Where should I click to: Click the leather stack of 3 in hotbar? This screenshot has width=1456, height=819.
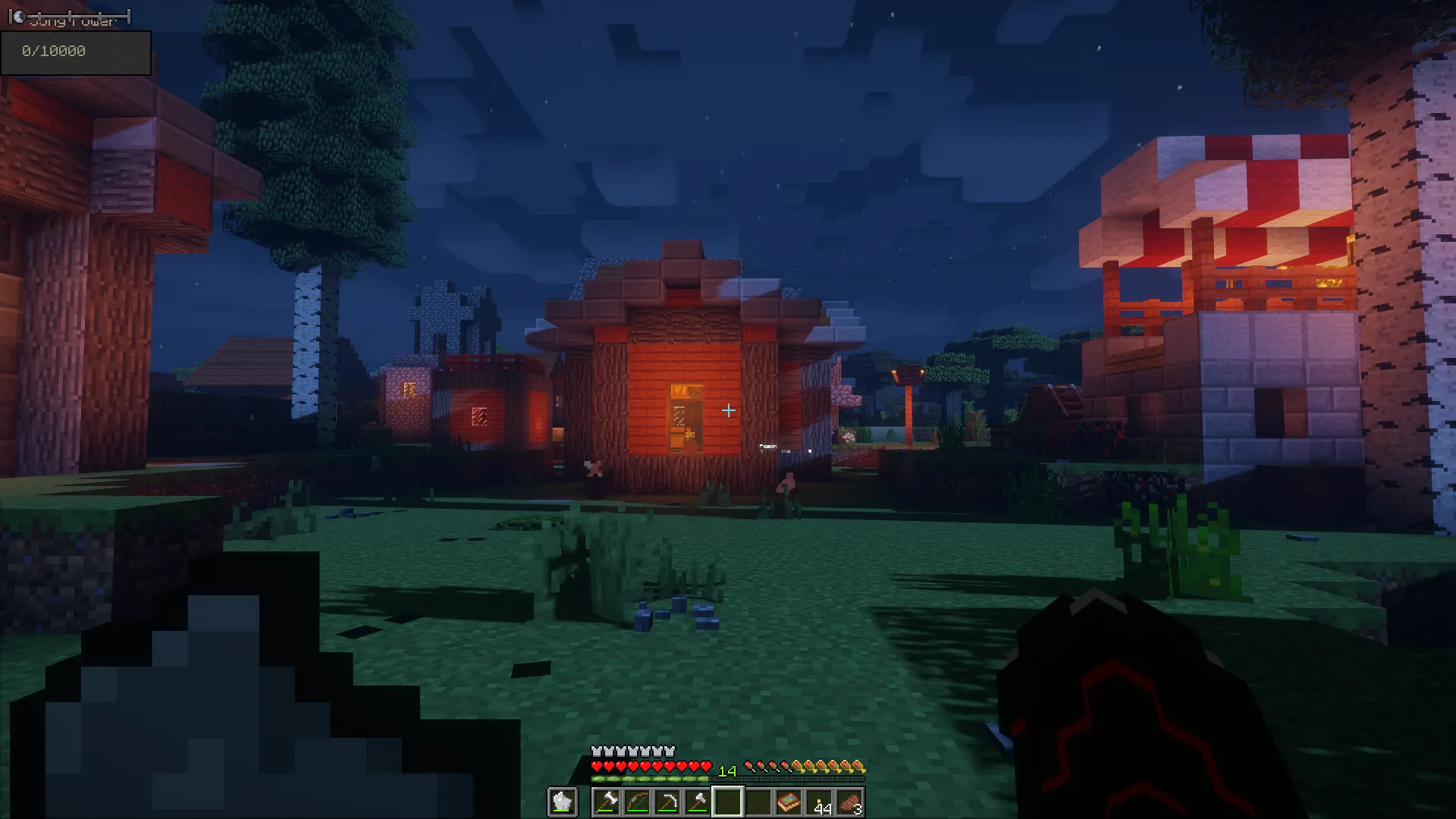pos(851,802)
